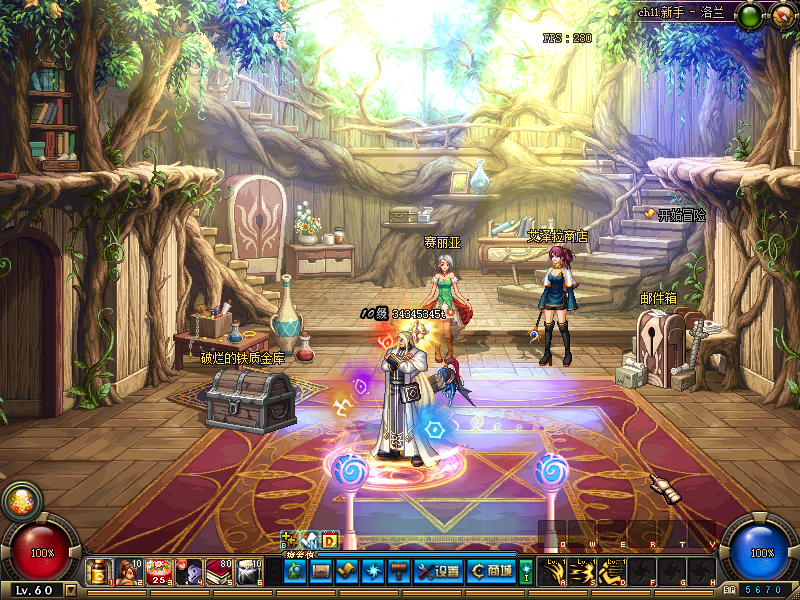This screenshot has width=800, height=600.
Task: Open the treasure chest inventory menu icon
Action: (x=321, y=571)
